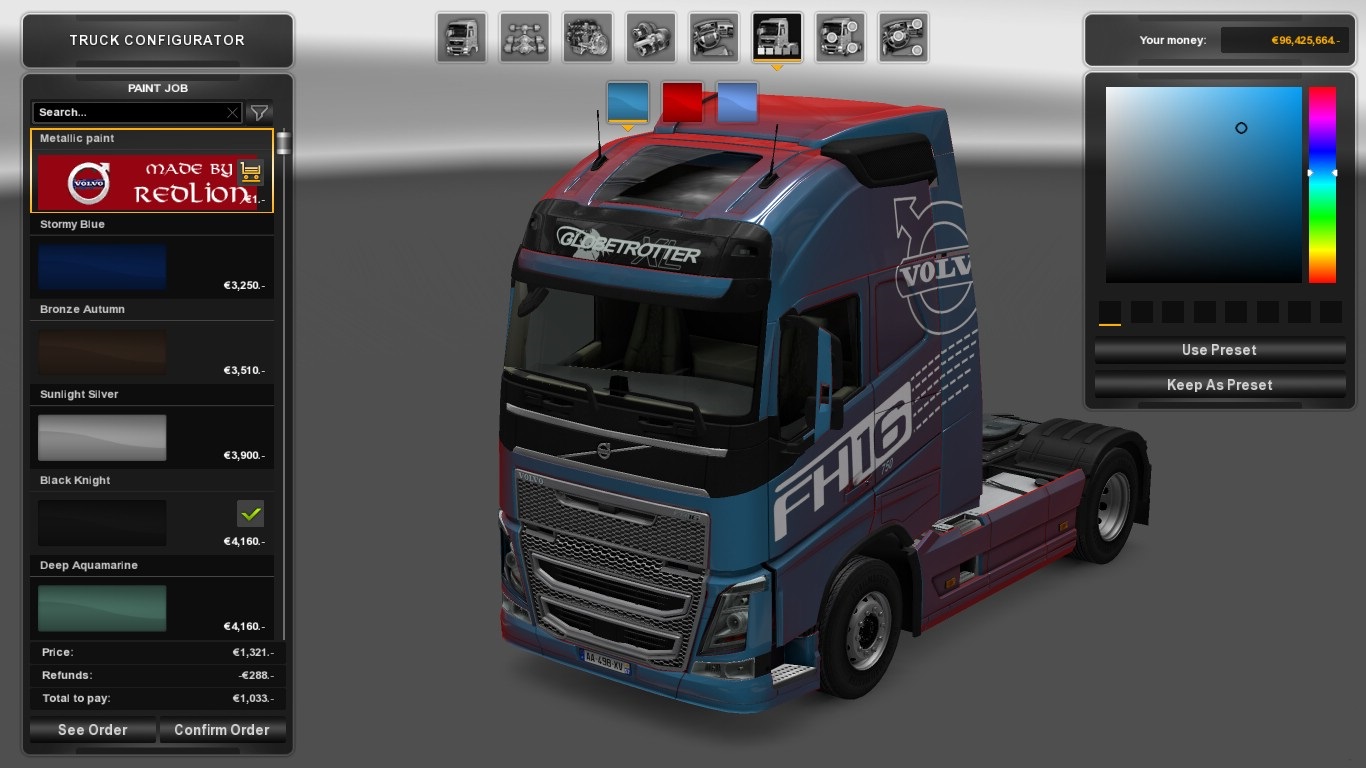
Task: Open the paint job filter funnel
Action: pyautogui.click(x=259, y=113)
